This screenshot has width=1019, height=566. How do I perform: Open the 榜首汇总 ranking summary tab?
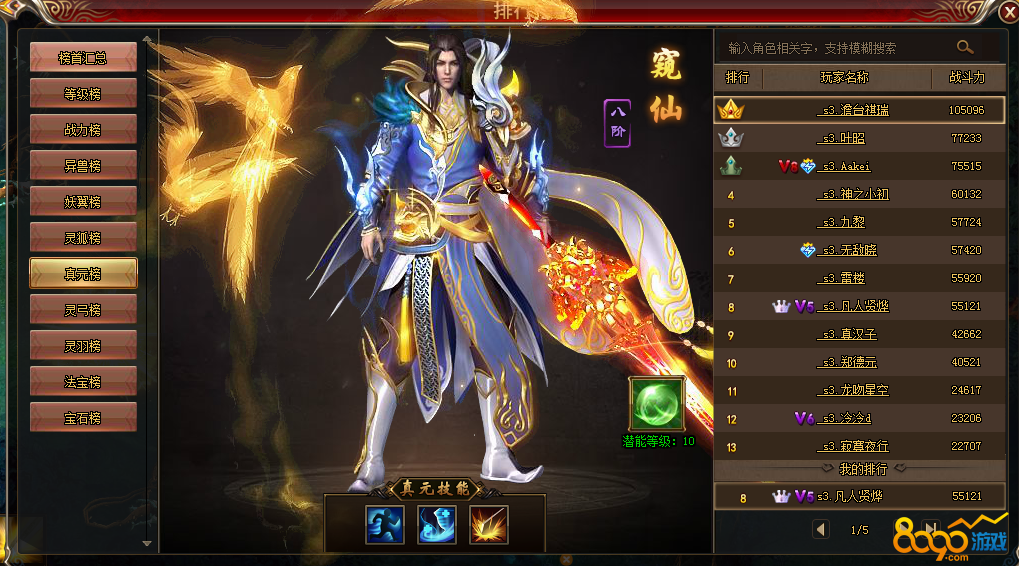tap(83, 58)
